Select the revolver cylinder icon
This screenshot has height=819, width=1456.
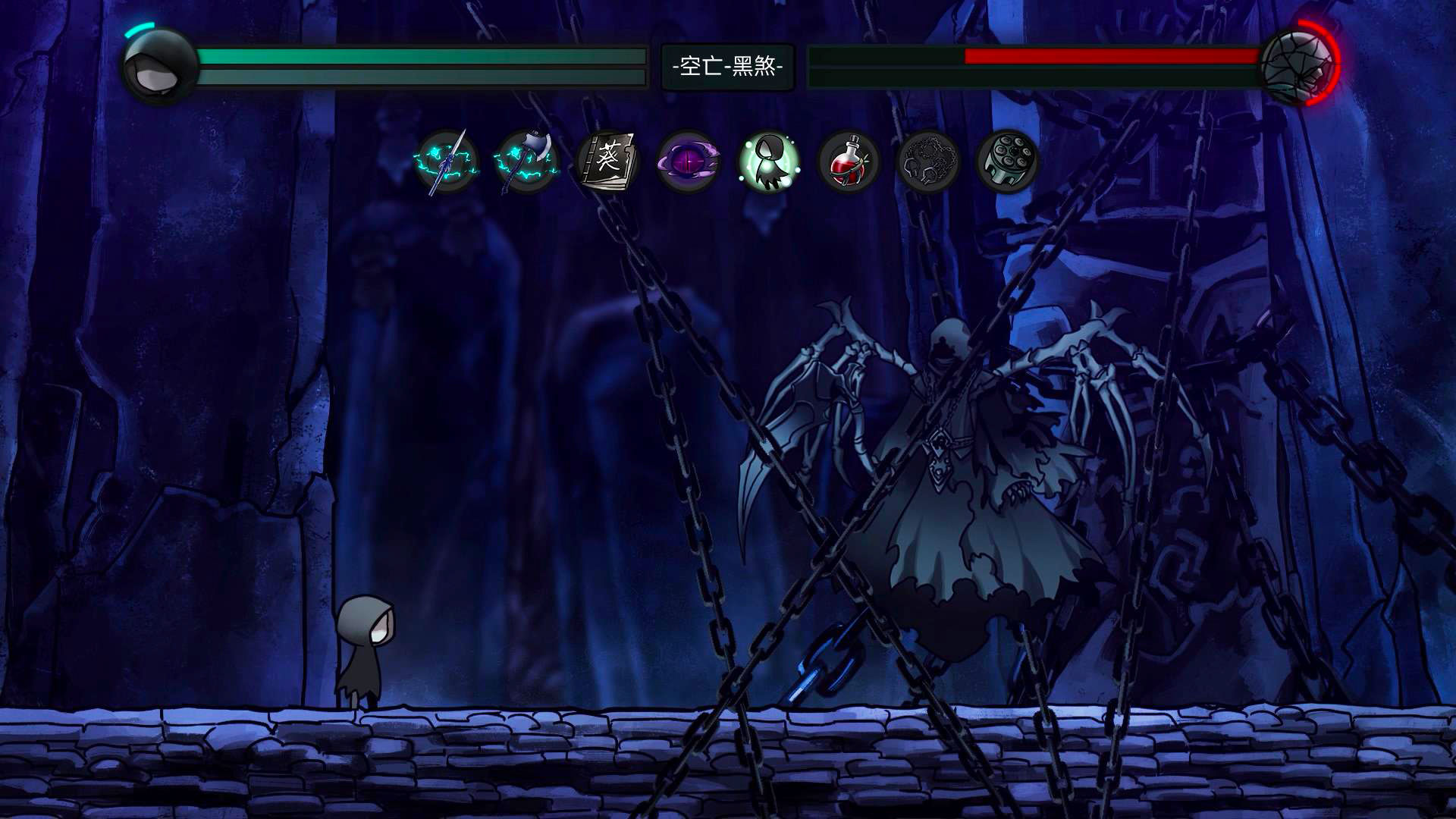coord(1008,162)
